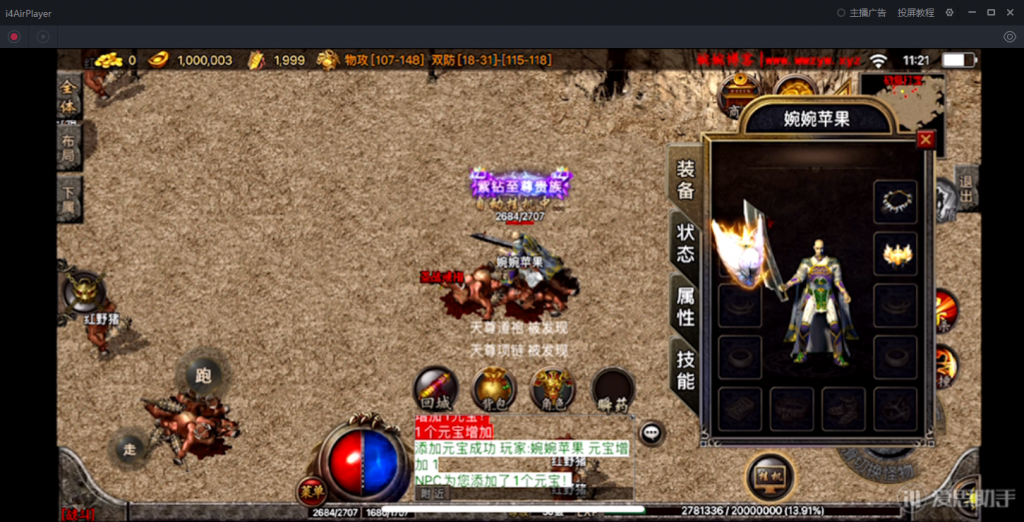
Task: Select the 附近 nearby chat channel
Action: tap(432, 493)
